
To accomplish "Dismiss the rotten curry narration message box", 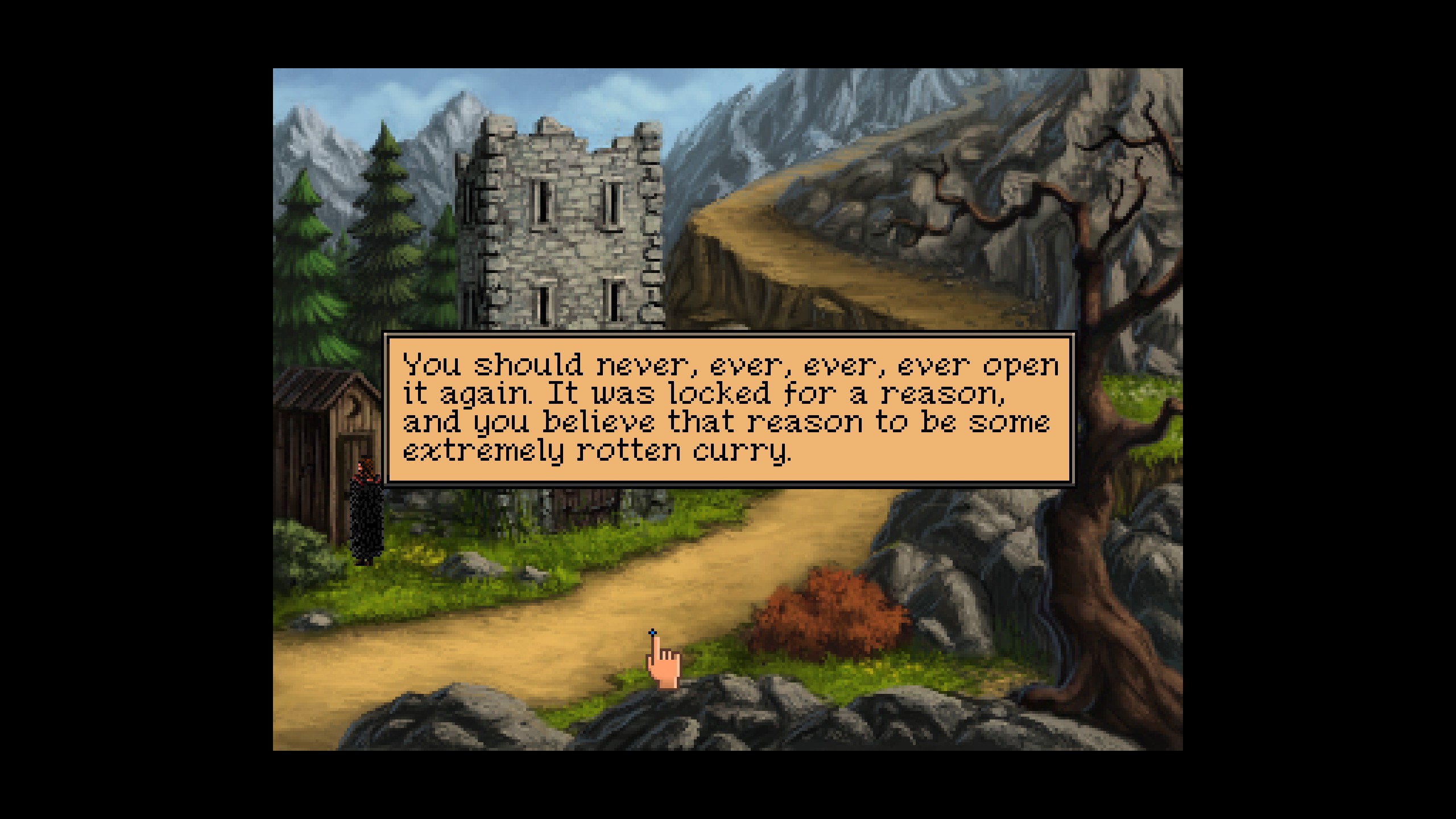I will click(730, 408).
